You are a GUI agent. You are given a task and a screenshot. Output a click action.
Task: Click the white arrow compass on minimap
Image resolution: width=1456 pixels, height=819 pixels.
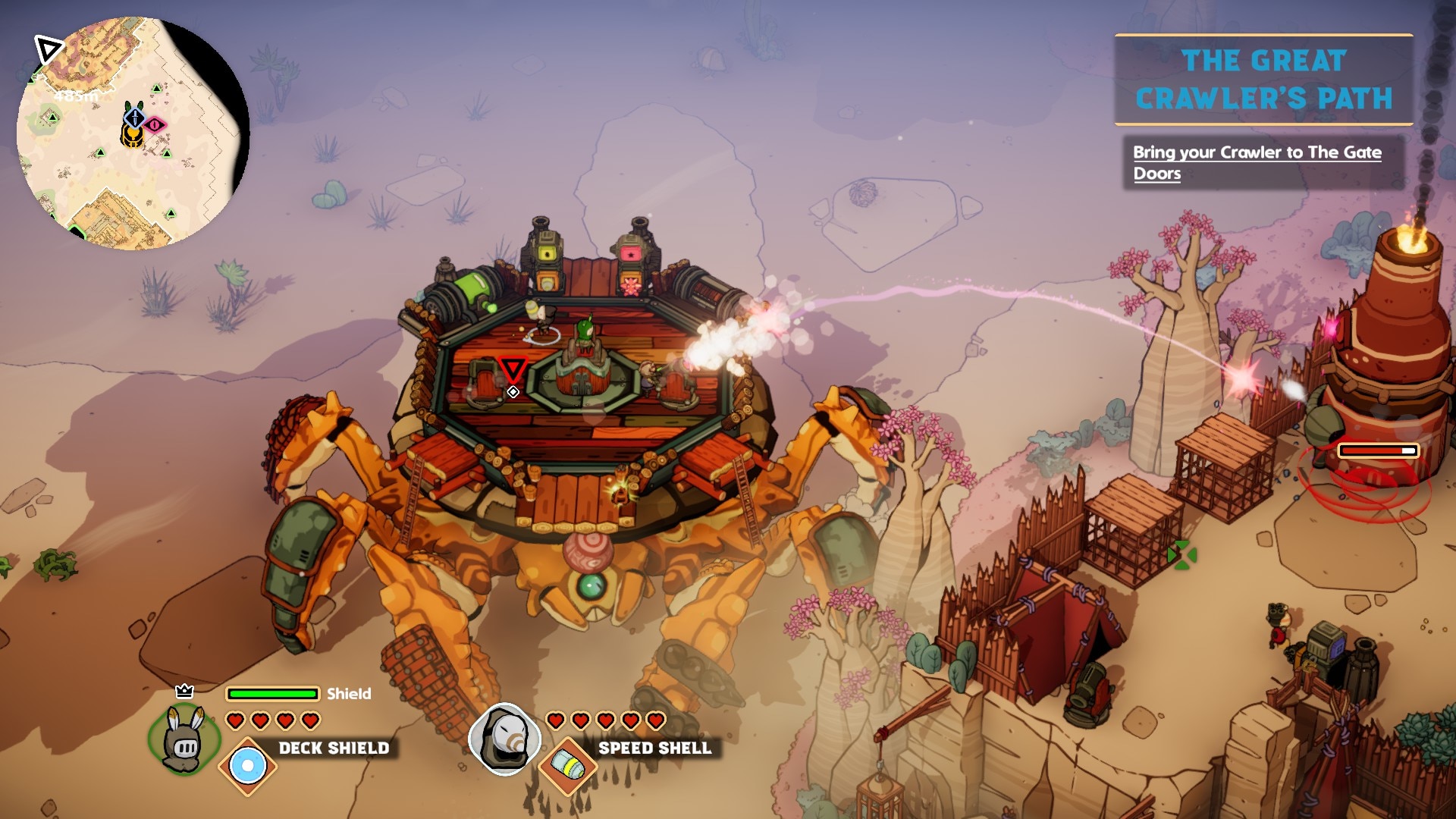[x=49, y=51]
